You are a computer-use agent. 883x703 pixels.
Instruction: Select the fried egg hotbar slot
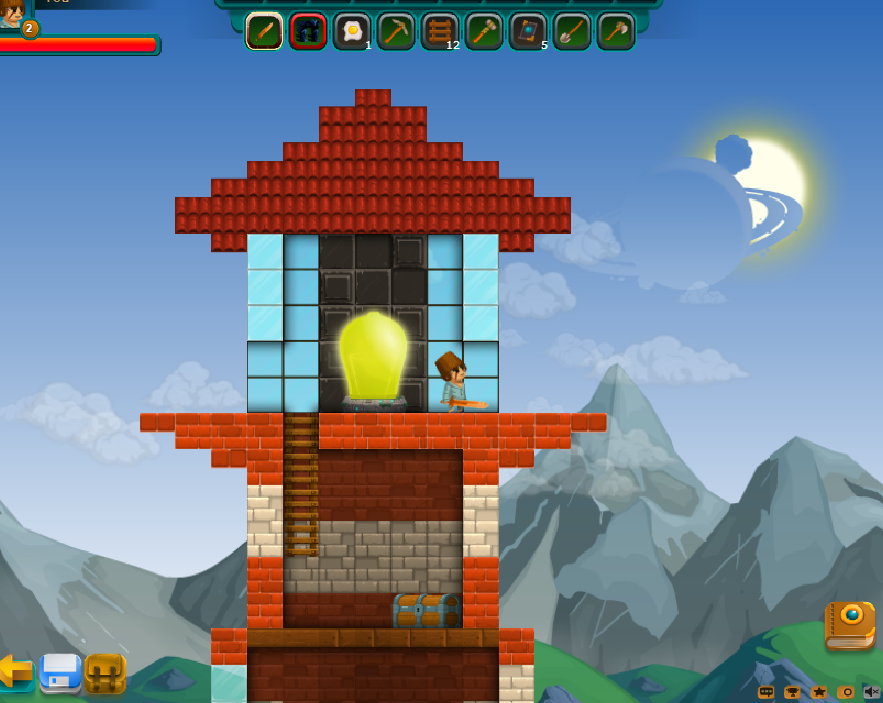click(x=352, y=31)
